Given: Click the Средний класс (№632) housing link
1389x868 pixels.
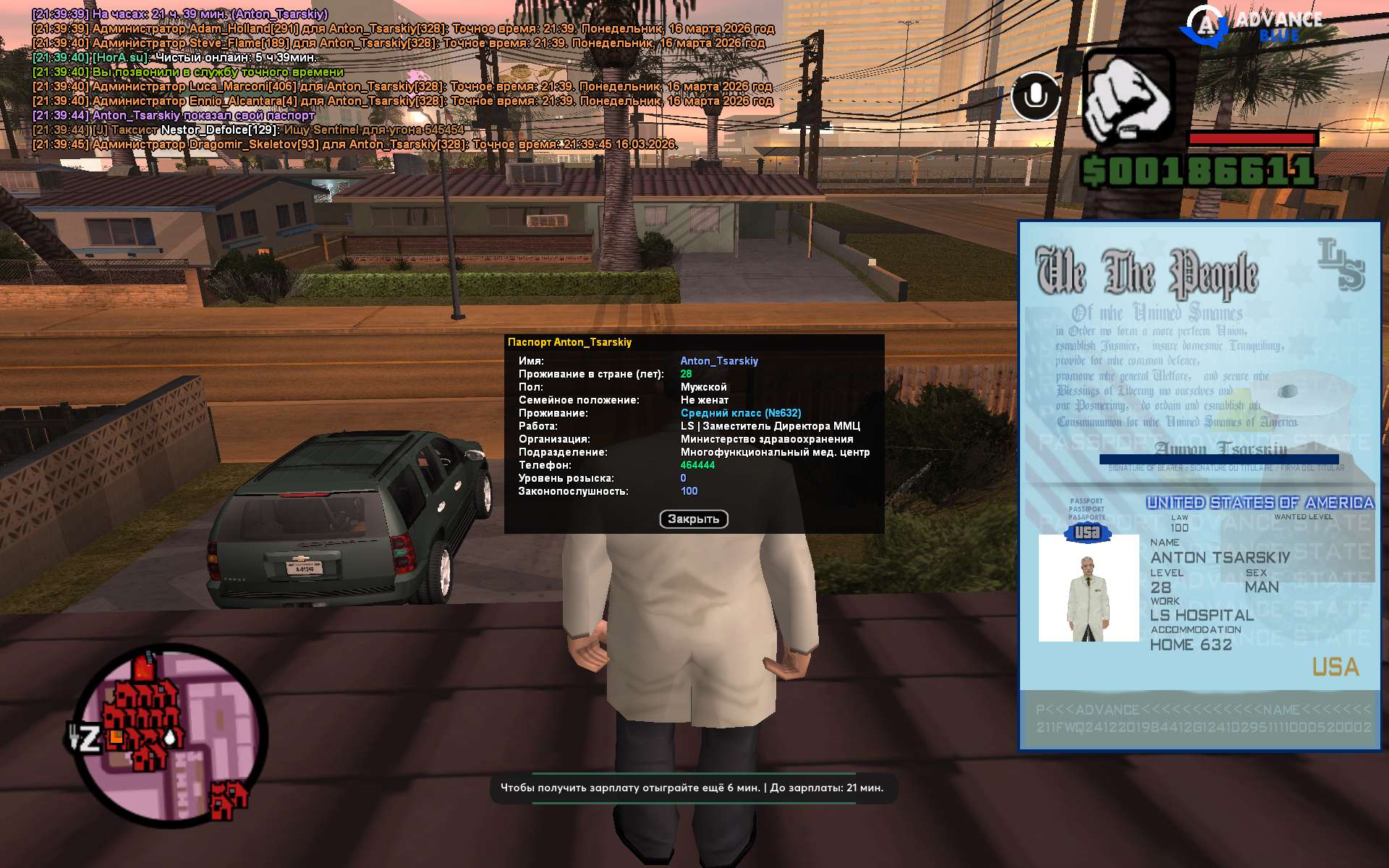Looking at the screenshot, I should pyautogui.click(x=740, y=413).
